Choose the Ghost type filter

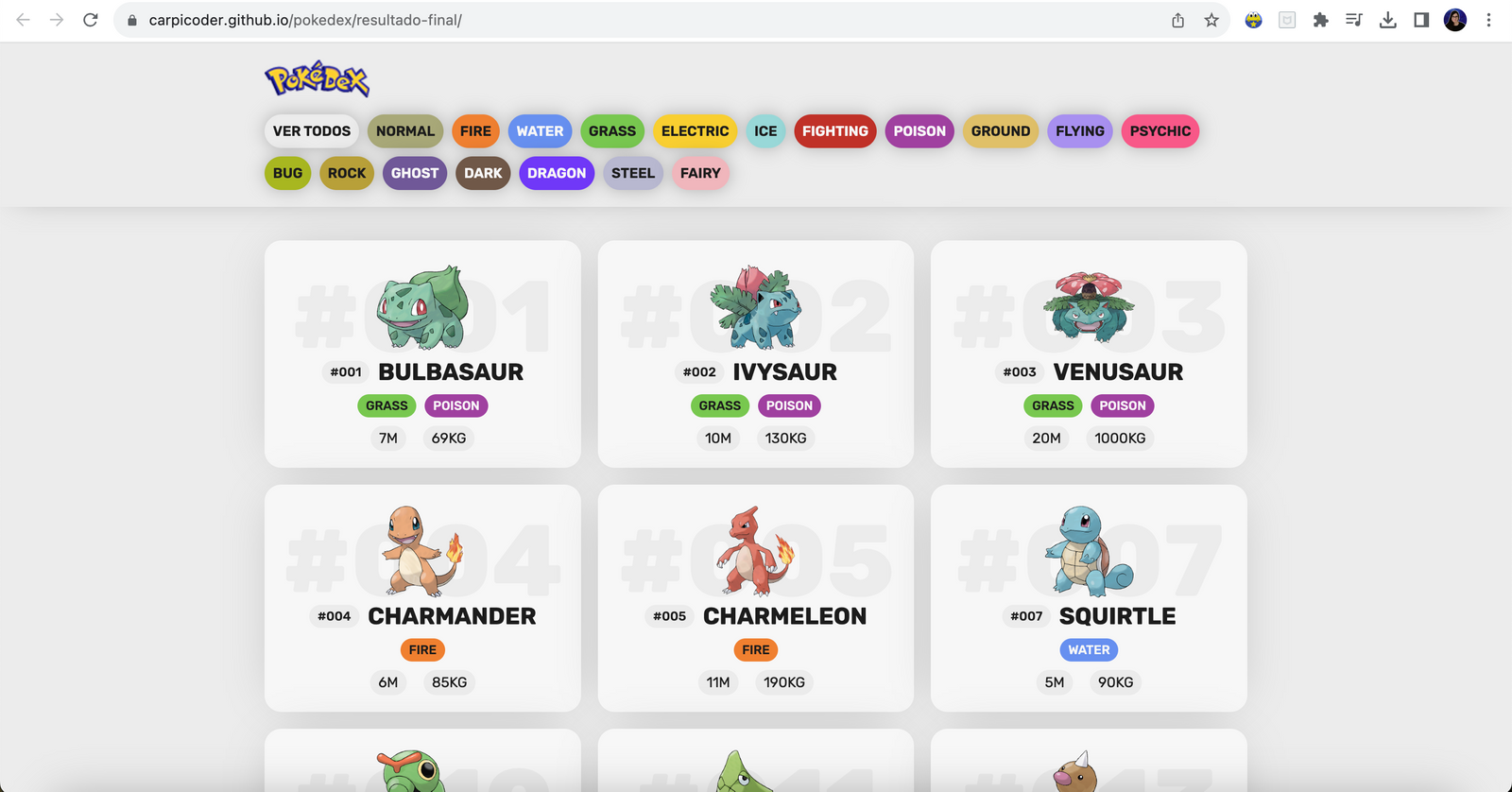(x=415, y=173)
